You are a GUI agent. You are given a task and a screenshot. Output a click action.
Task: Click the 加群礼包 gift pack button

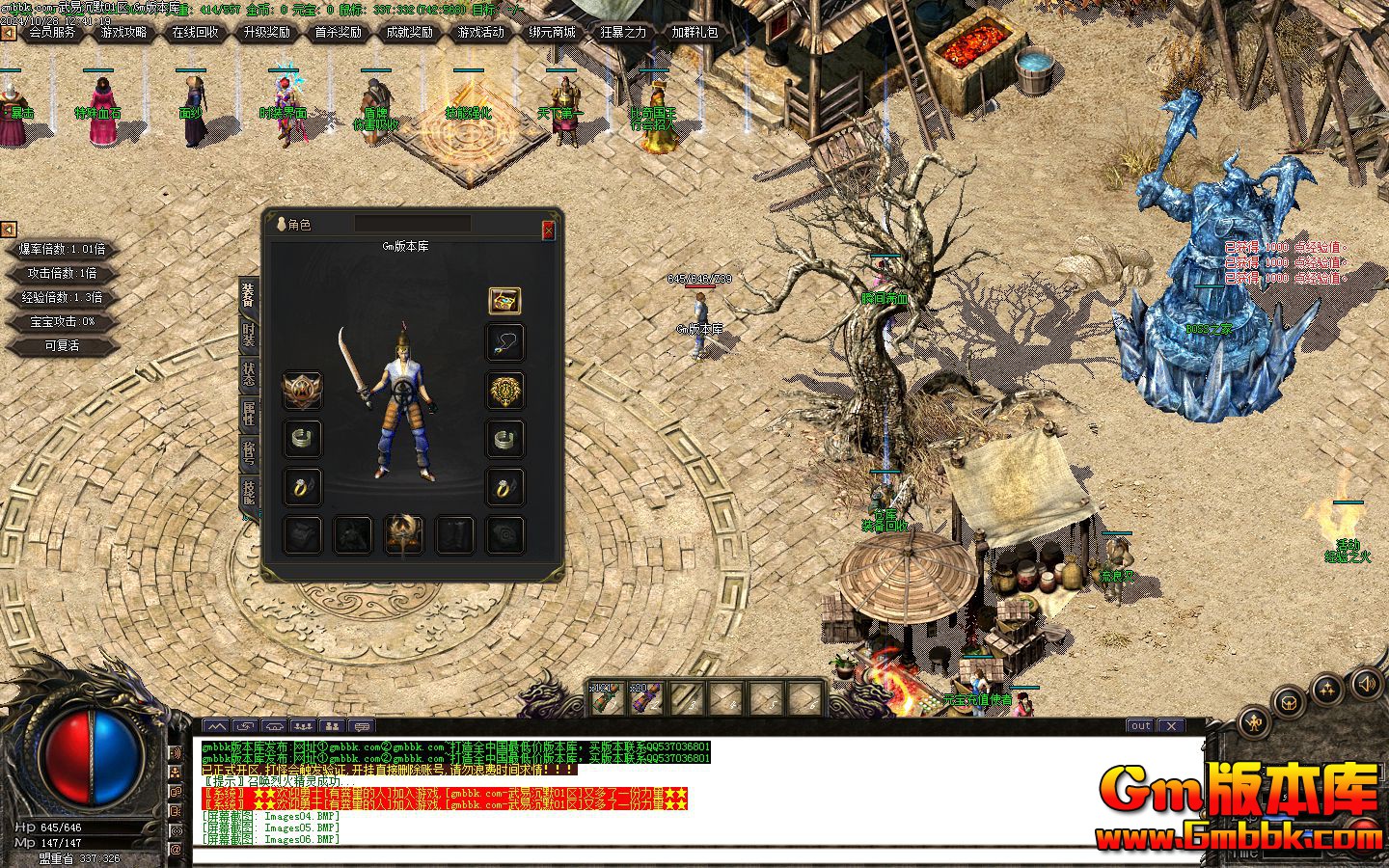pyautogui.click(x=694, y=32)
